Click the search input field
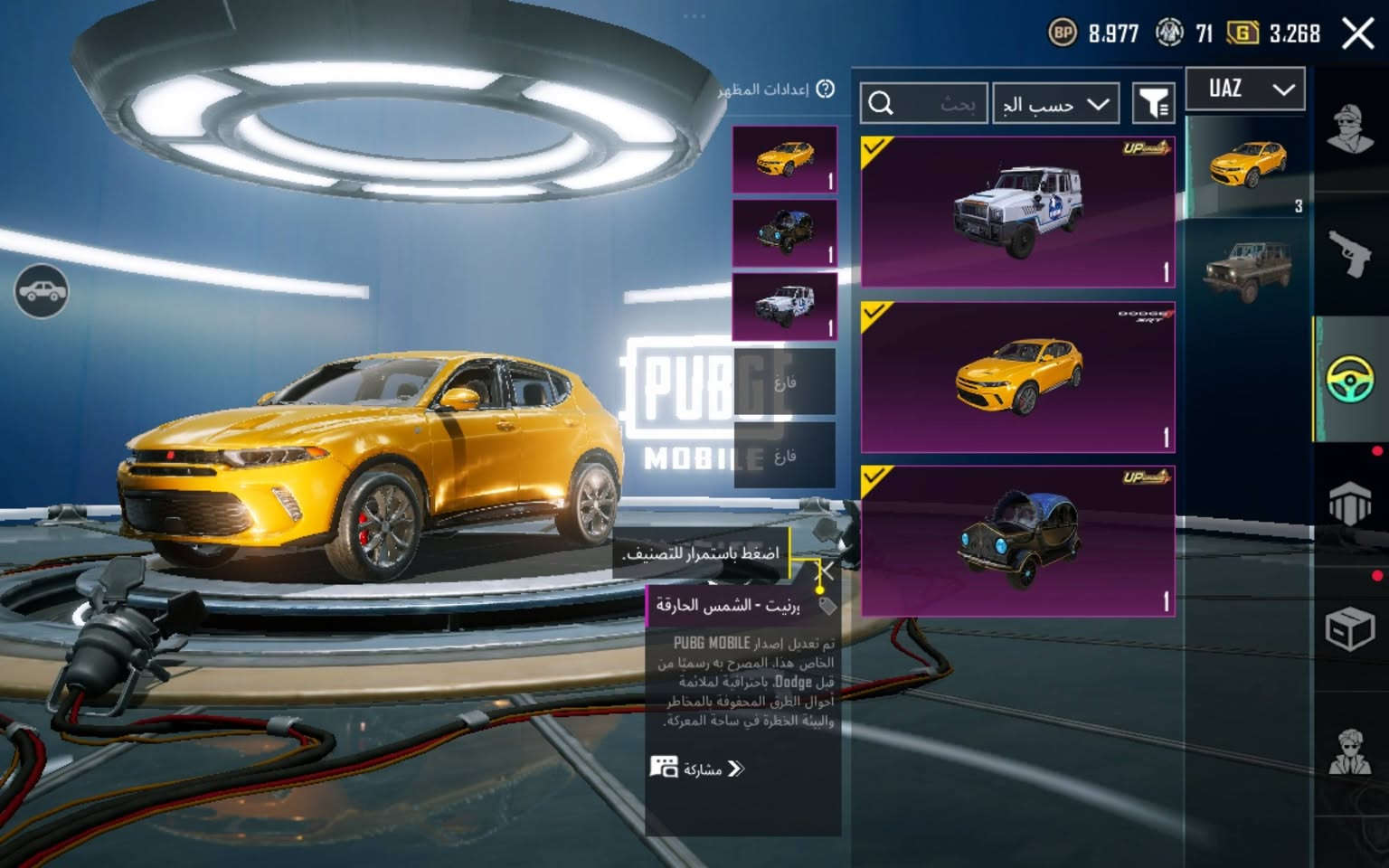The width and height of the screenshot is (1389, 868). [922, 104]
